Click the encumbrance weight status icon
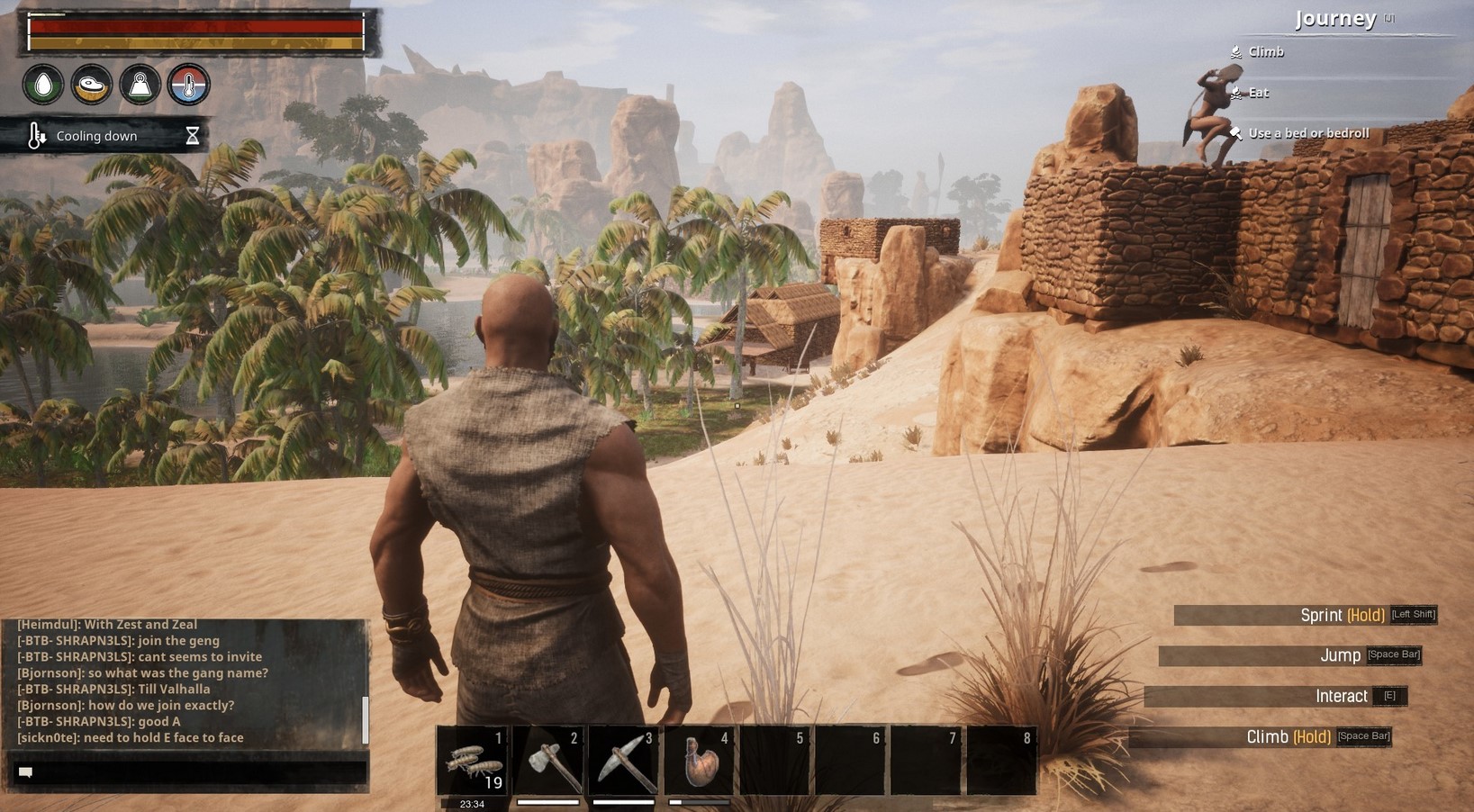Viewport: 1474px width, 812px height. (x=140, y=84)
